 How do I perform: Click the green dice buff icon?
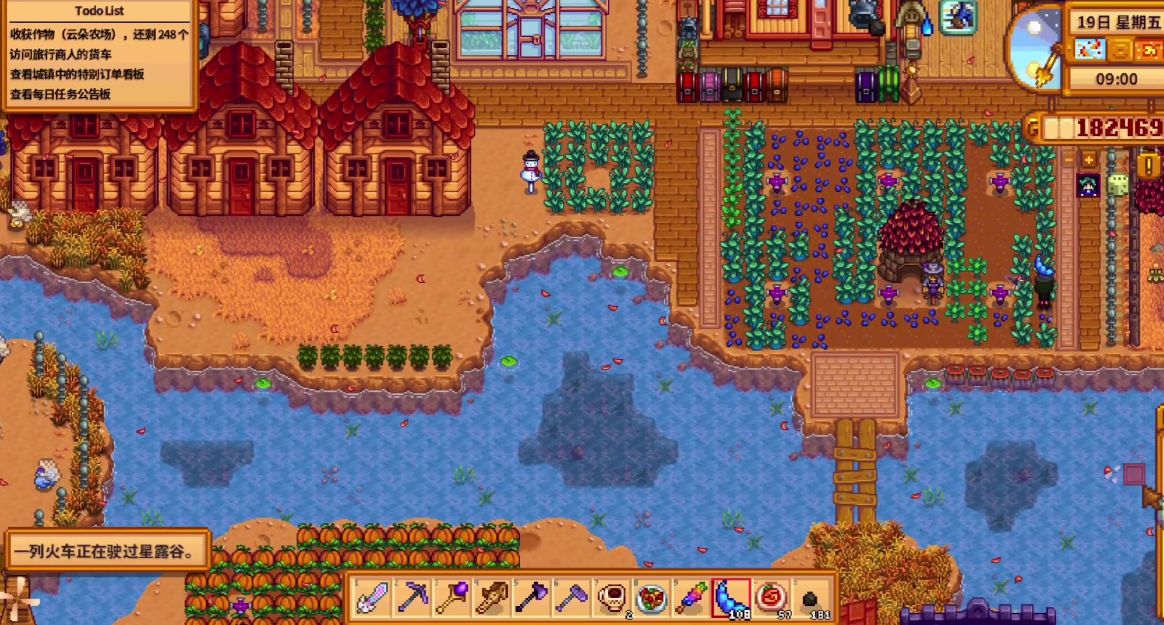pyautogui.click(x=1117, y=185)
